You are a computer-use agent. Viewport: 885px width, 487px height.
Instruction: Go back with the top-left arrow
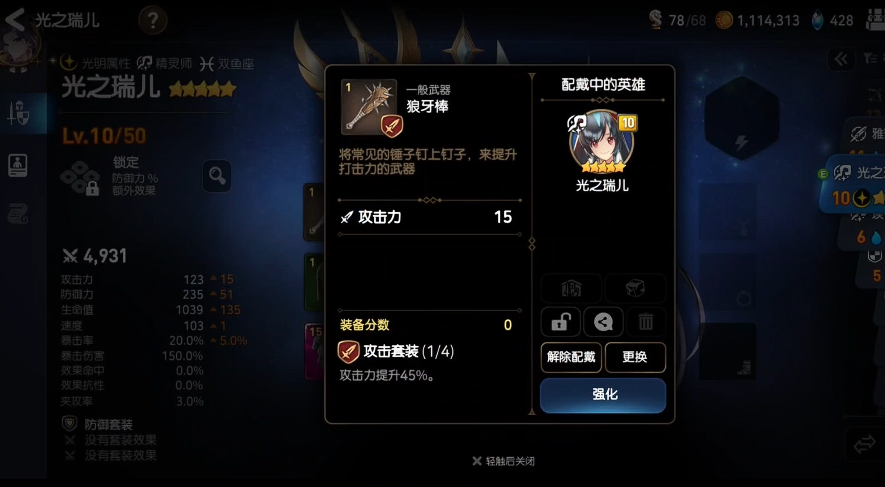click(x=16, y=19)
